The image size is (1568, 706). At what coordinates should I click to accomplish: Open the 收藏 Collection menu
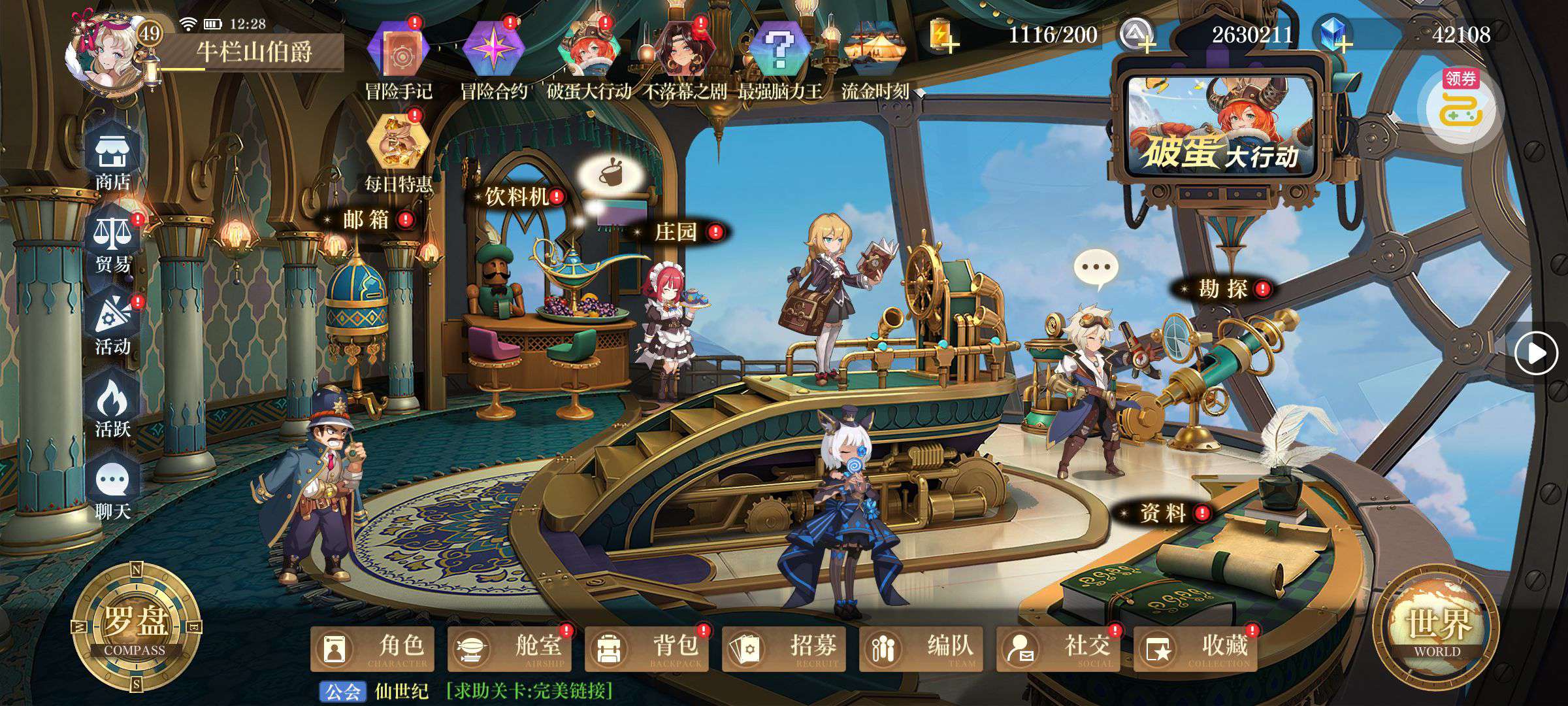(x=1197, y=648)
